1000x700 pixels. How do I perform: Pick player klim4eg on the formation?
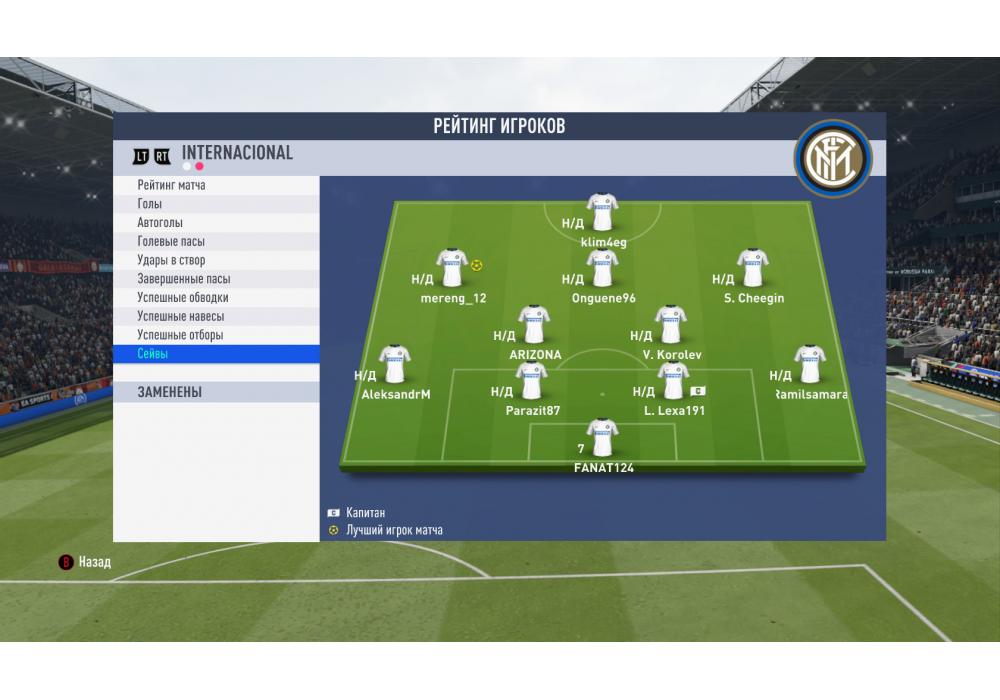(602, 212)
